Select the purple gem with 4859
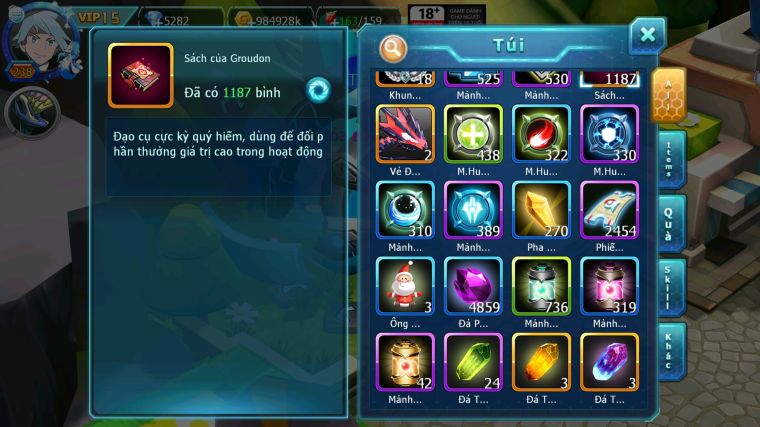The image size is (760, 427). pos(473,285)
